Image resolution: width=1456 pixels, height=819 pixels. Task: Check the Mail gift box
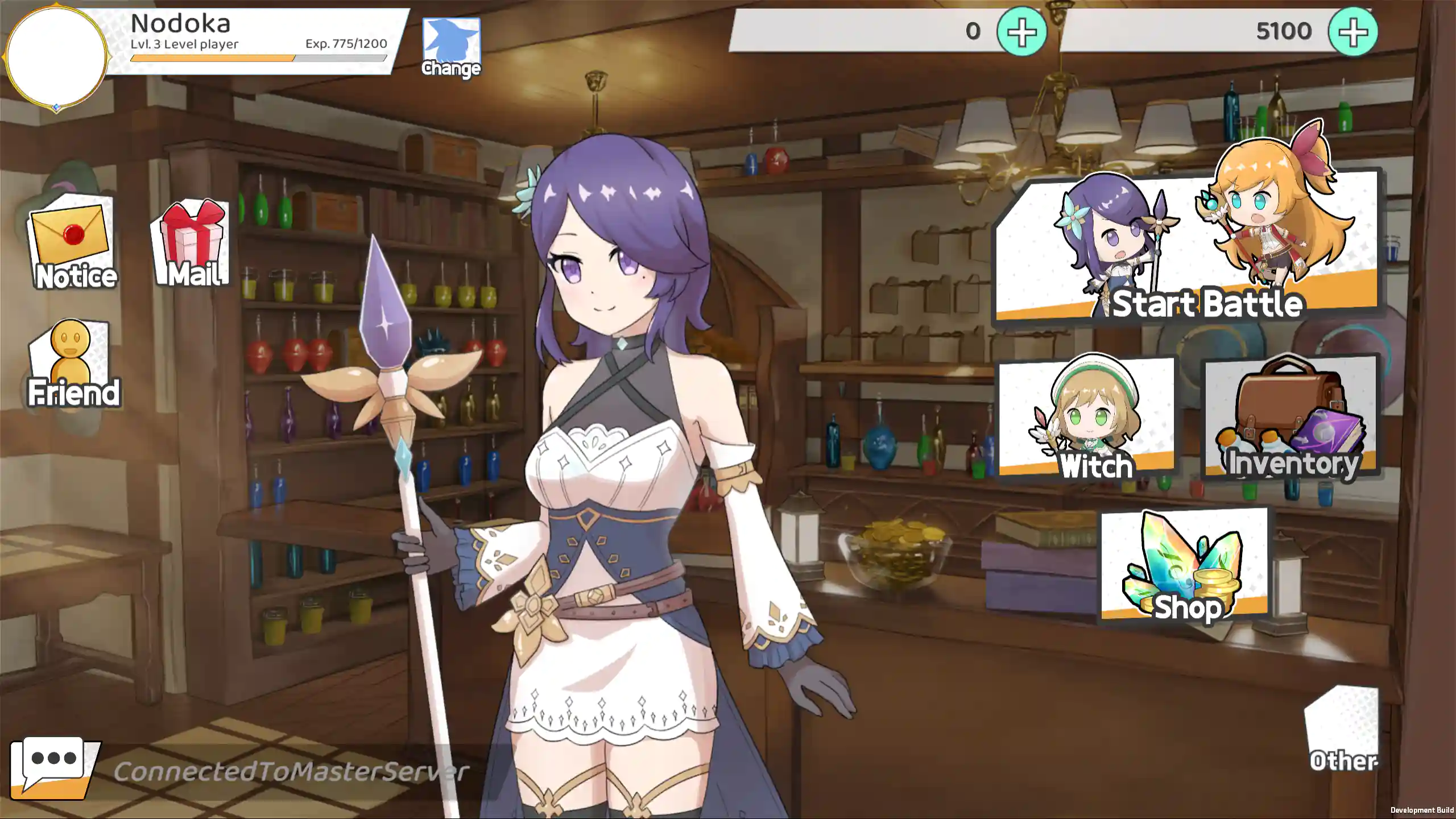coord(192,243)
